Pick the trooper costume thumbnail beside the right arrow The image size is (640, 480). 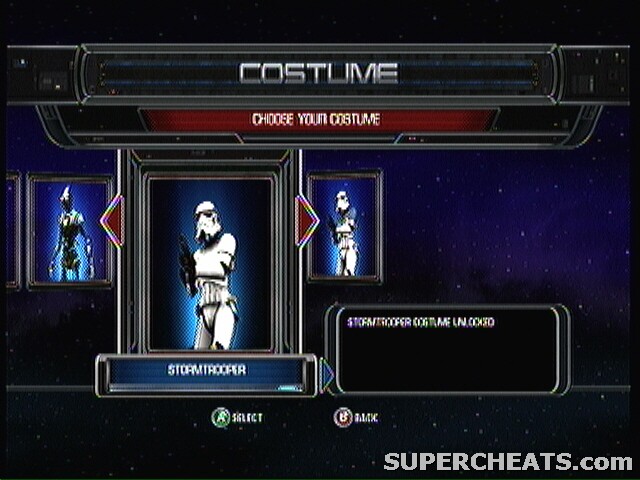345,227
